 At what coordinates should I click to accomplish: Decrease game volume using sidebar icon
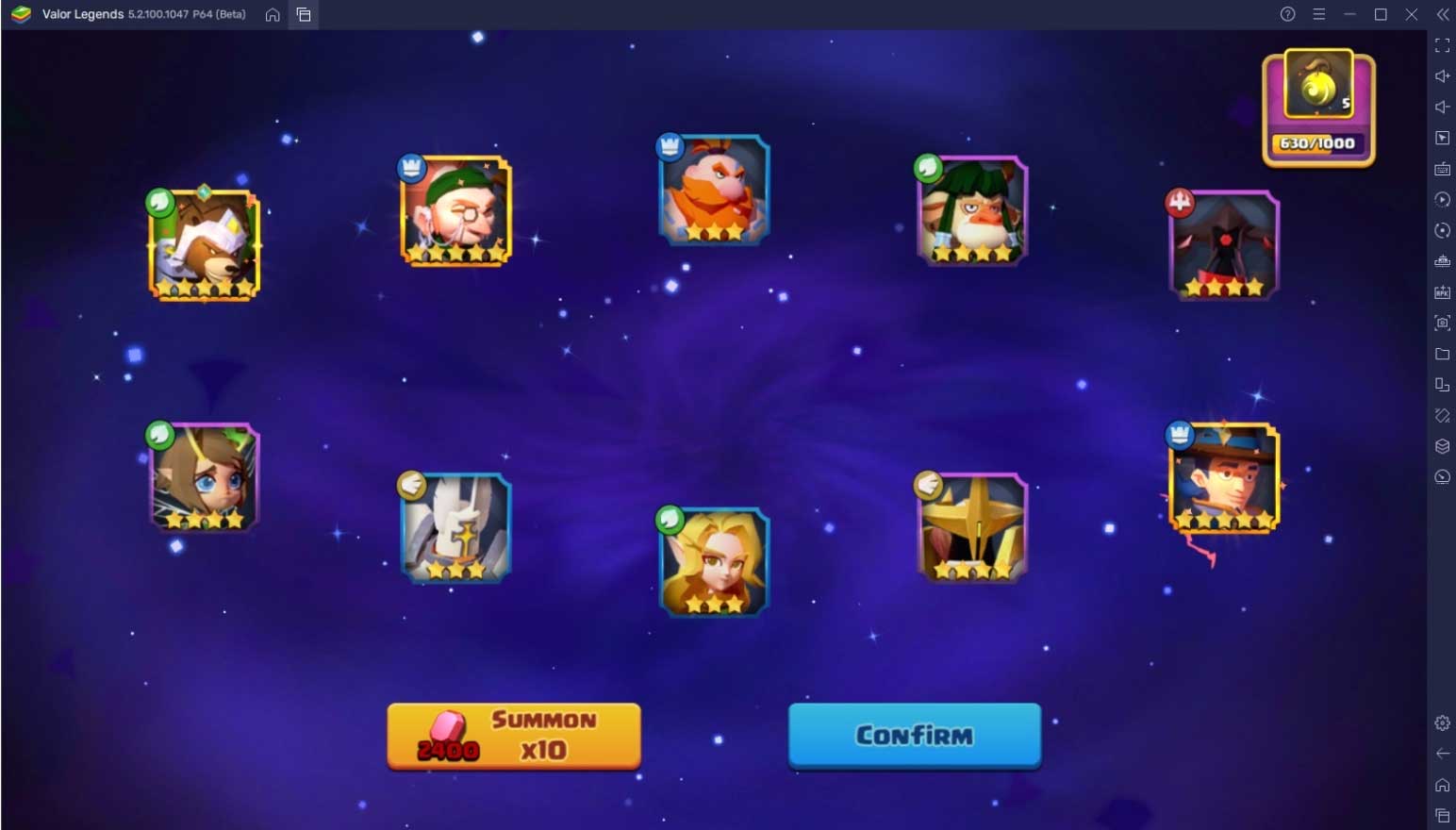(x=1442, y=107)
